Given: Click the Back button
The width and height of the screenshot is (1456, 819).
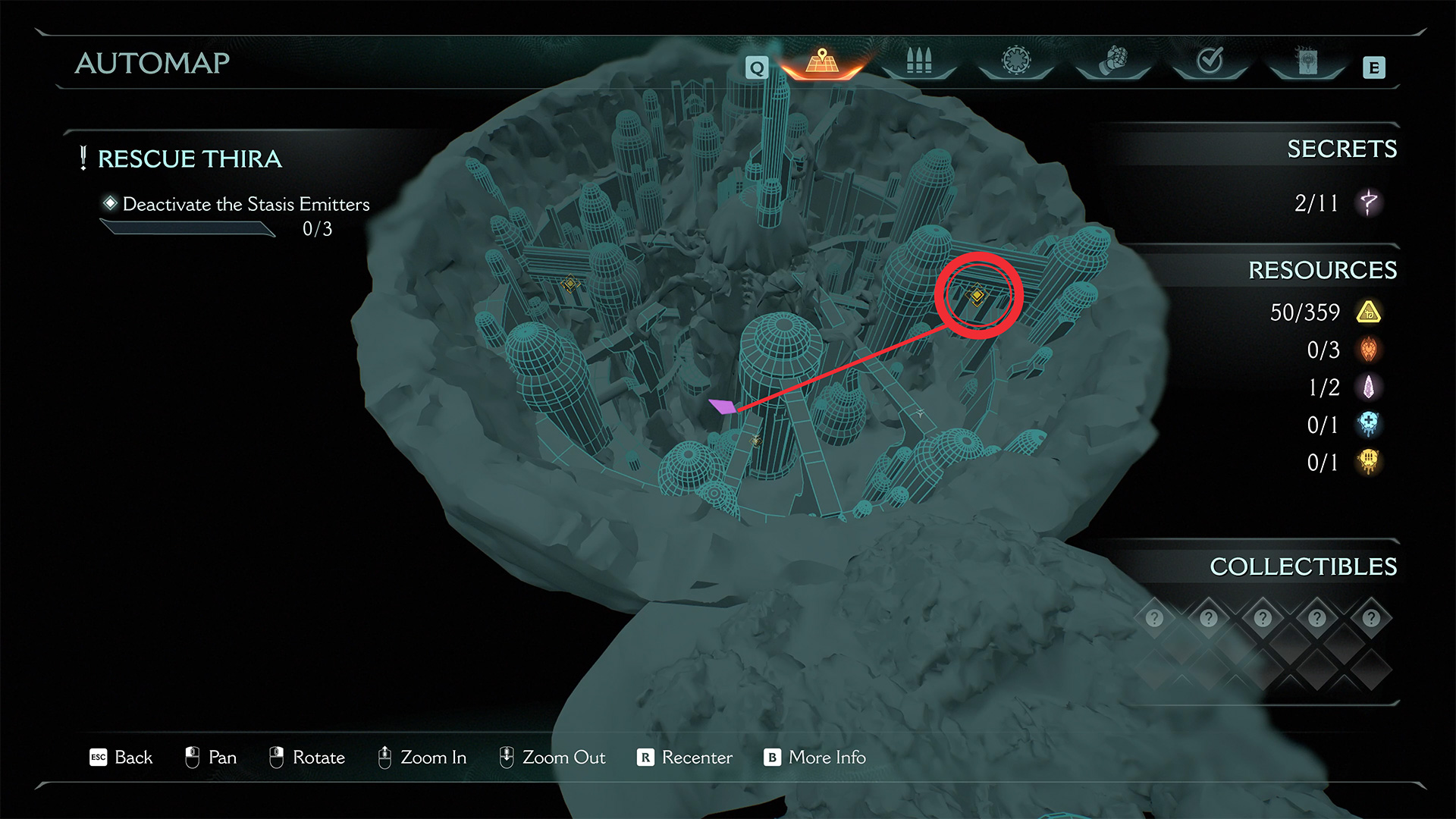Looking at the screenshot, I should [x=121, y=758].
